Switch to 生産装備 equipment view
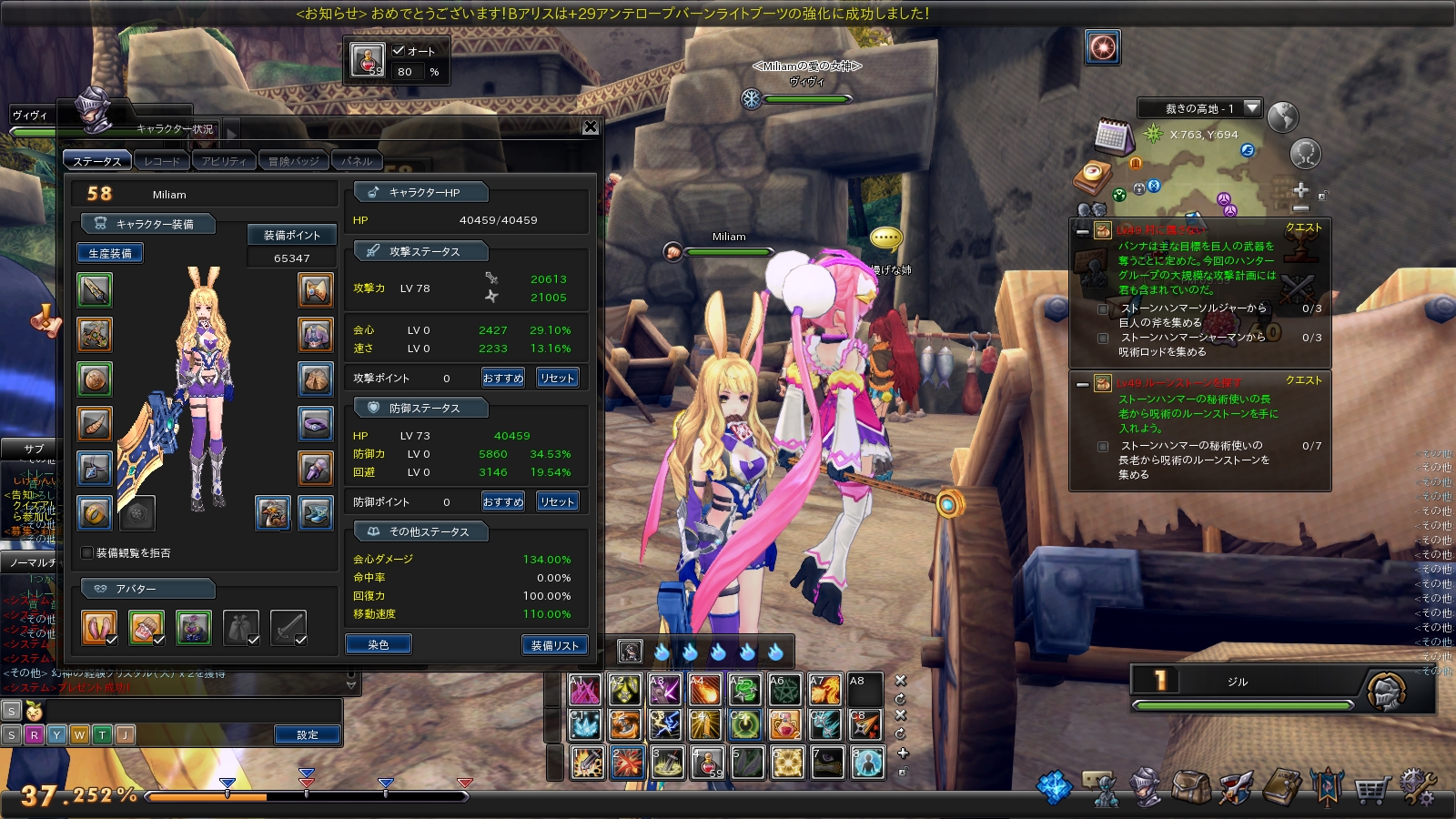The image size is (1456, 819). 110,253
